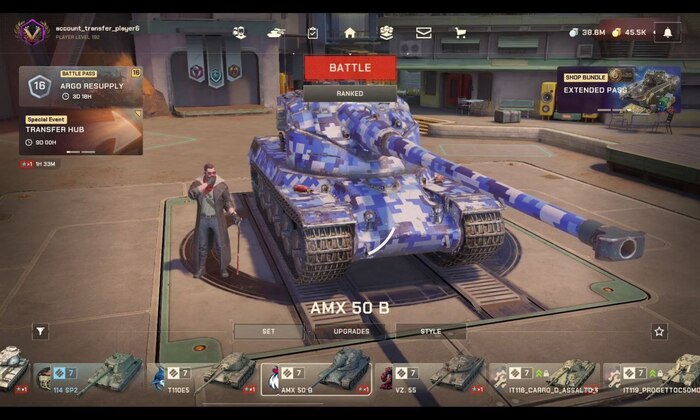Open the tank UPGRADES screen
The width and height of the screenshot is (700, 420).
[351, 331]
